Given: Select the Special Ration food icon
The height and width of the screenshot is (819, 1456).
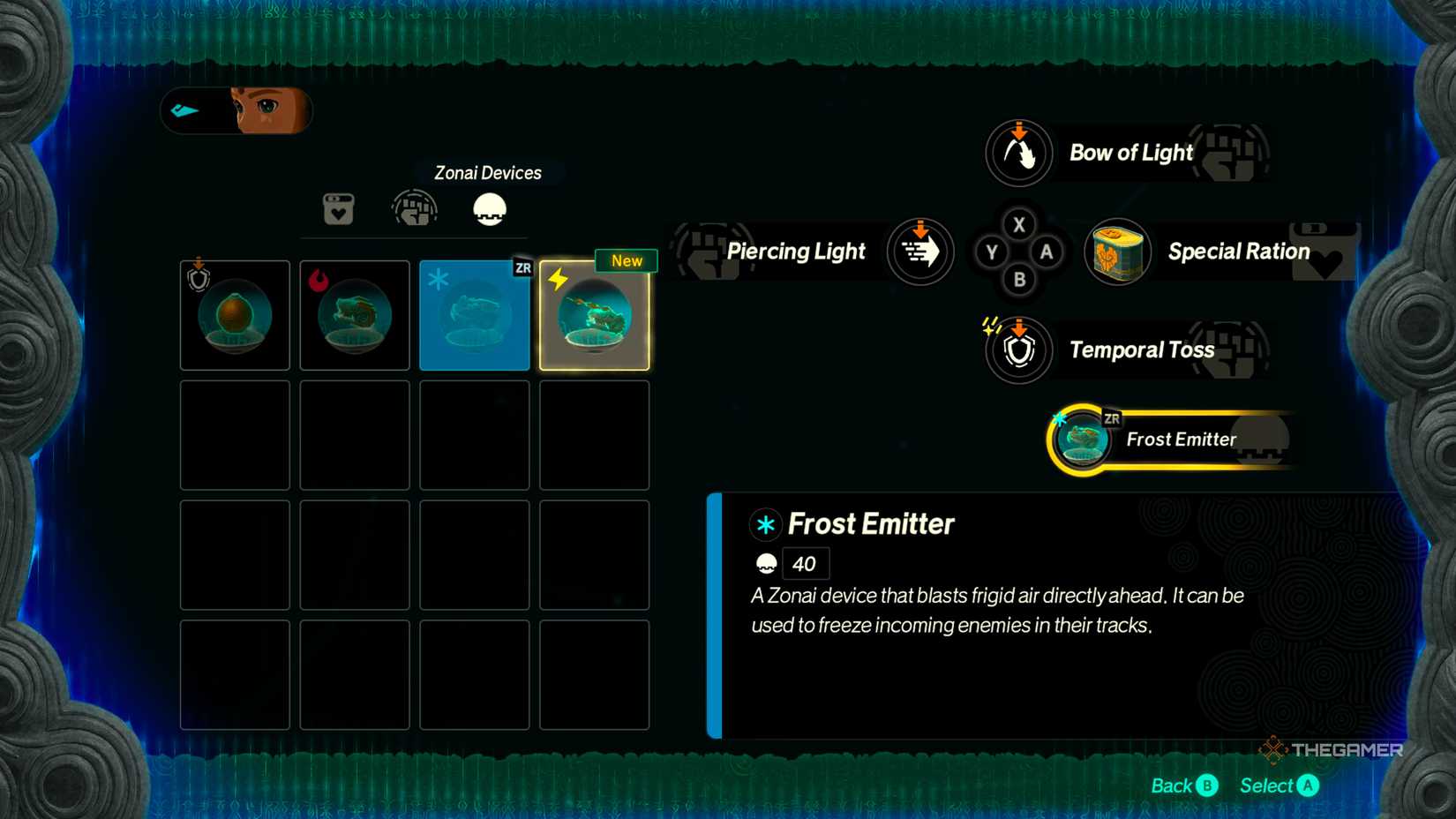Looking at the screenshot, I should click(1116, 252).
